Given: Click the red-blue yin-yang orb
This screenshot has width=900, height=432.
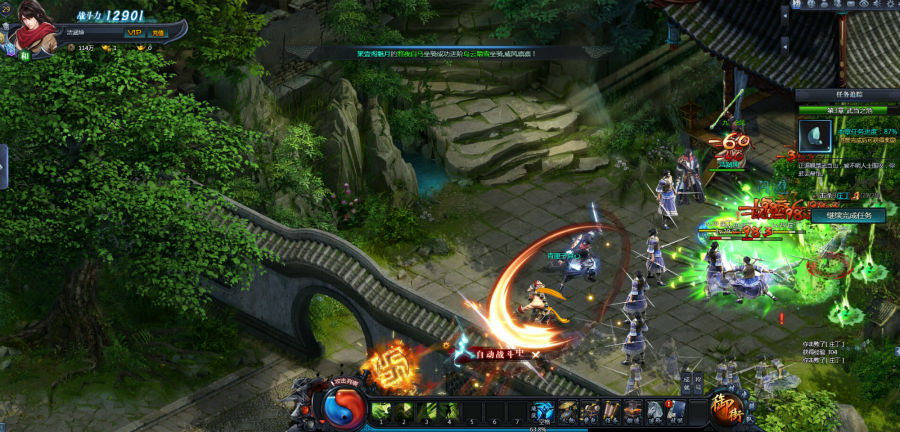Looking at the screenshot, I should [x=343, y=407].
